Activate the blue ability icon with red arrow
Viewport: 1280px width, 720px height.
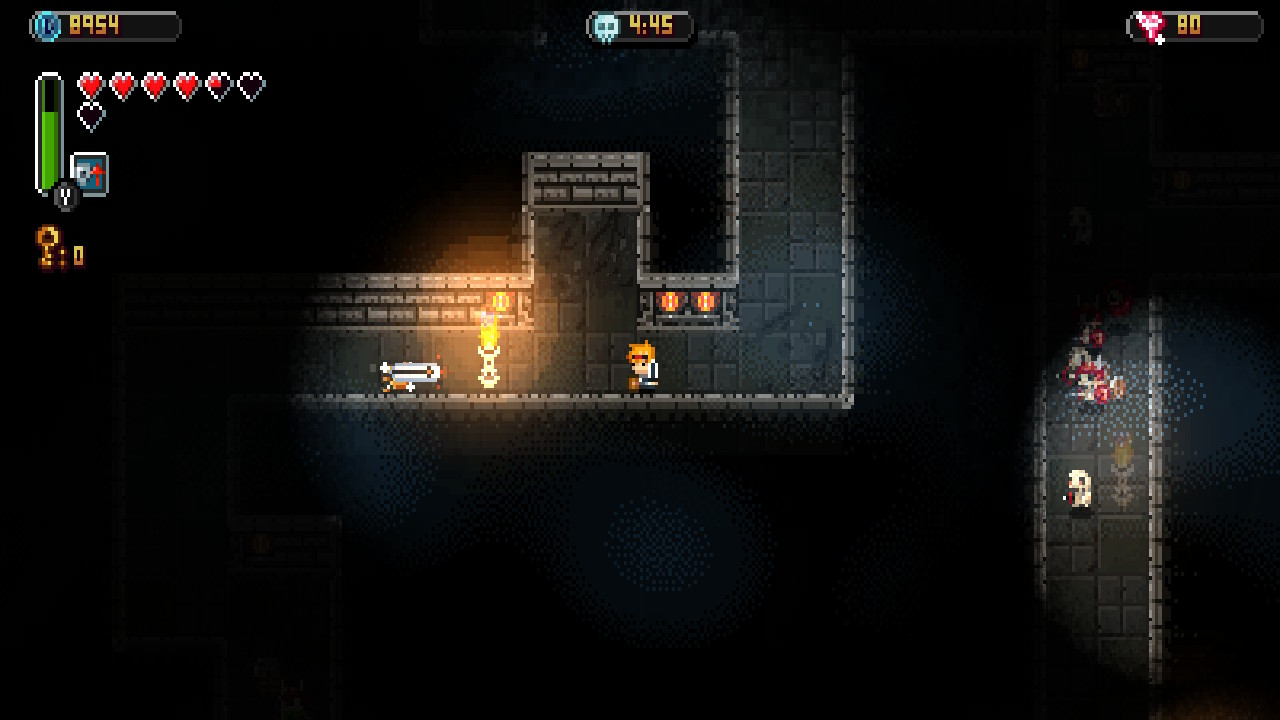(x=90, y=174)
